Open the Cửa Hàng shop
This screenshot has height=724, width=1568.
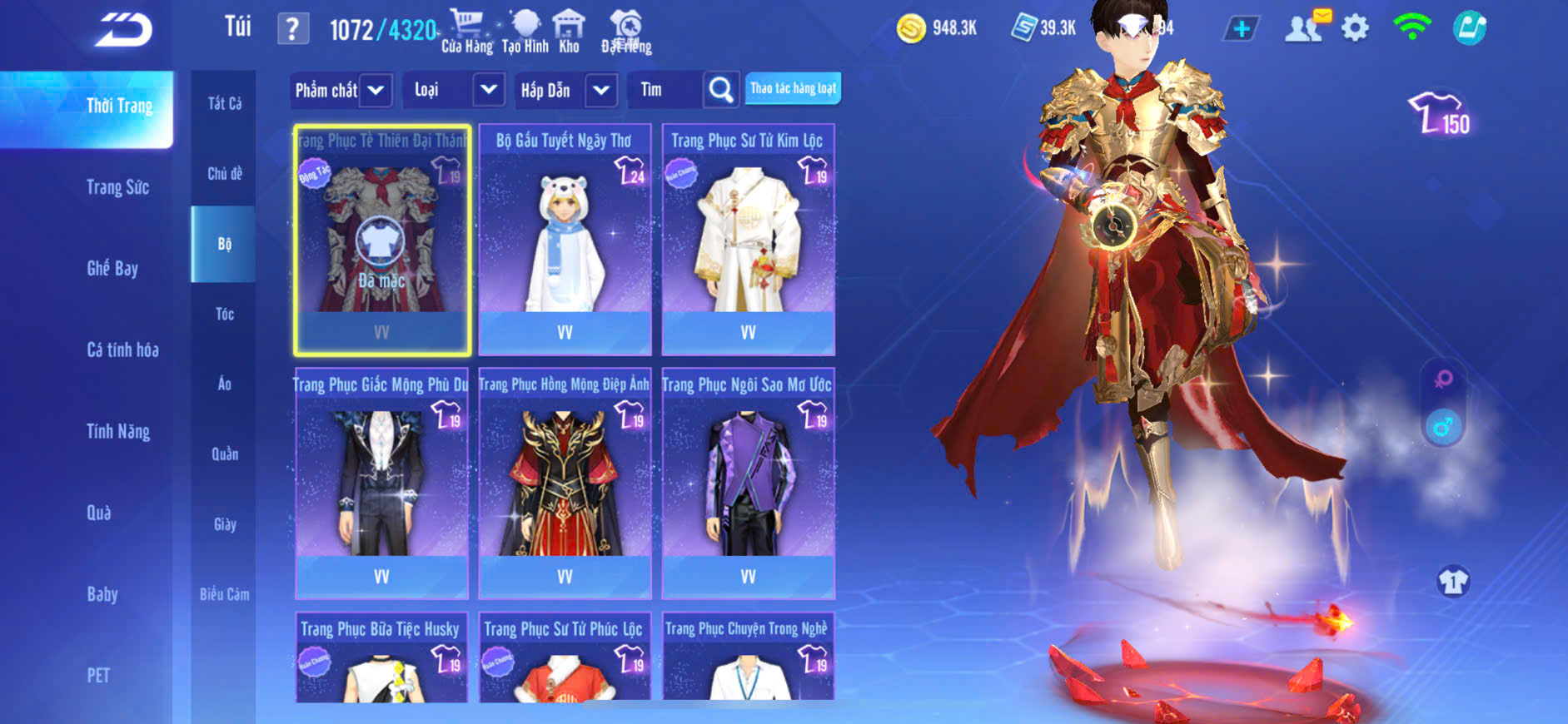pyautogui.click(x=466, y=32)
